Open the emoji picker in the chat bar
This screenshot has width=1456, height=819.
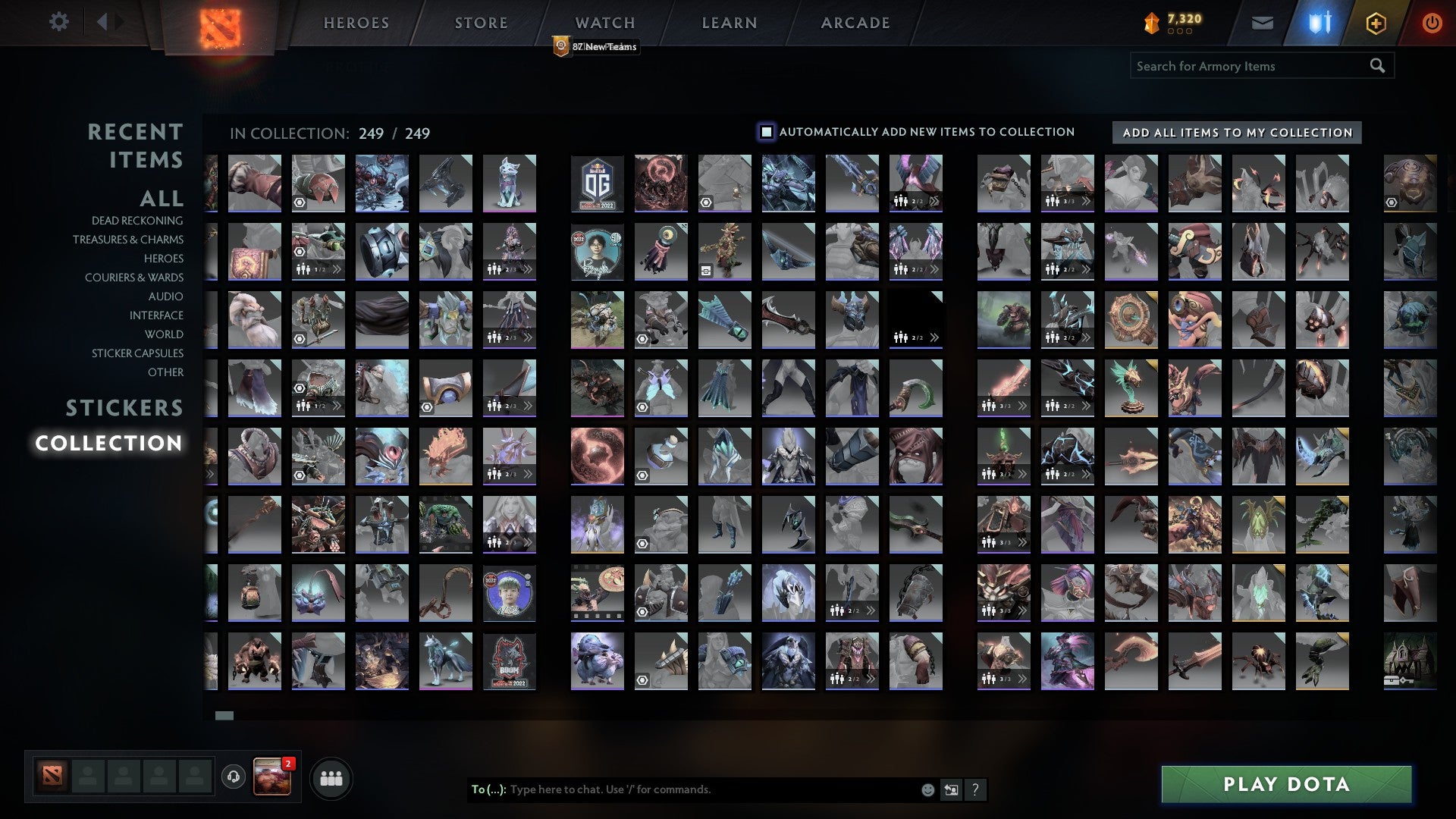pyautogui.click(x=927, y=789)
